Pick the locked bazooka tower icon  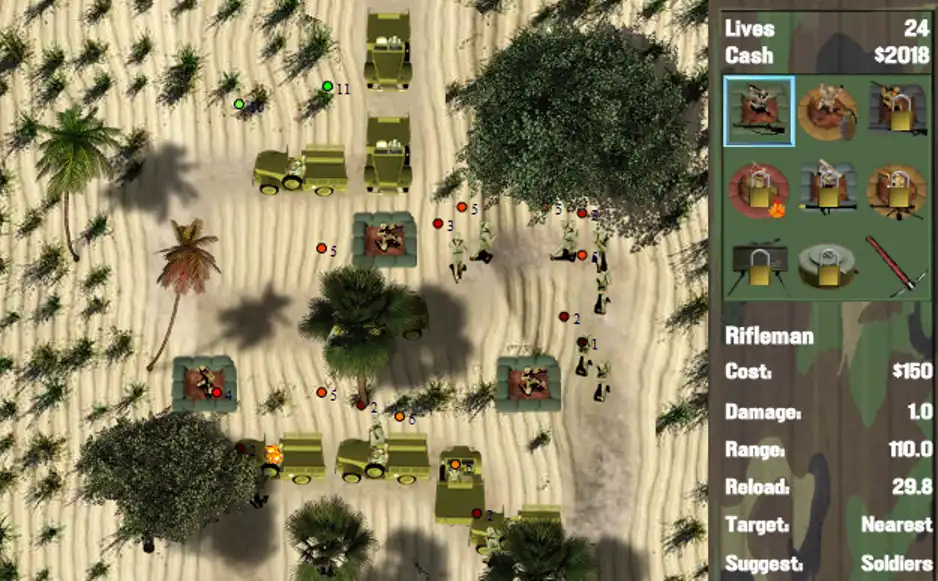point(827,190)
